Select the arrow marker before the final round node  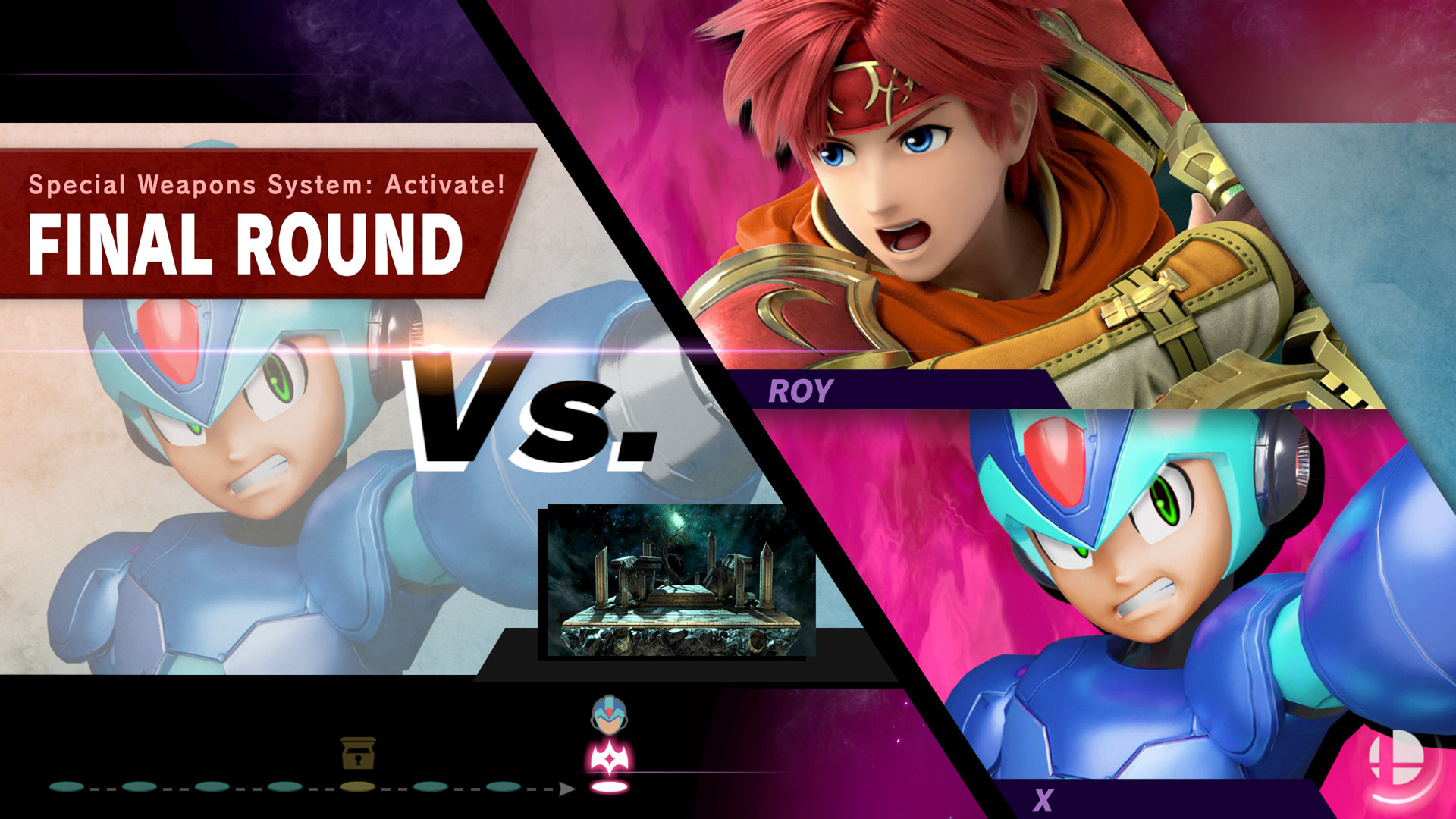[567, 789]
